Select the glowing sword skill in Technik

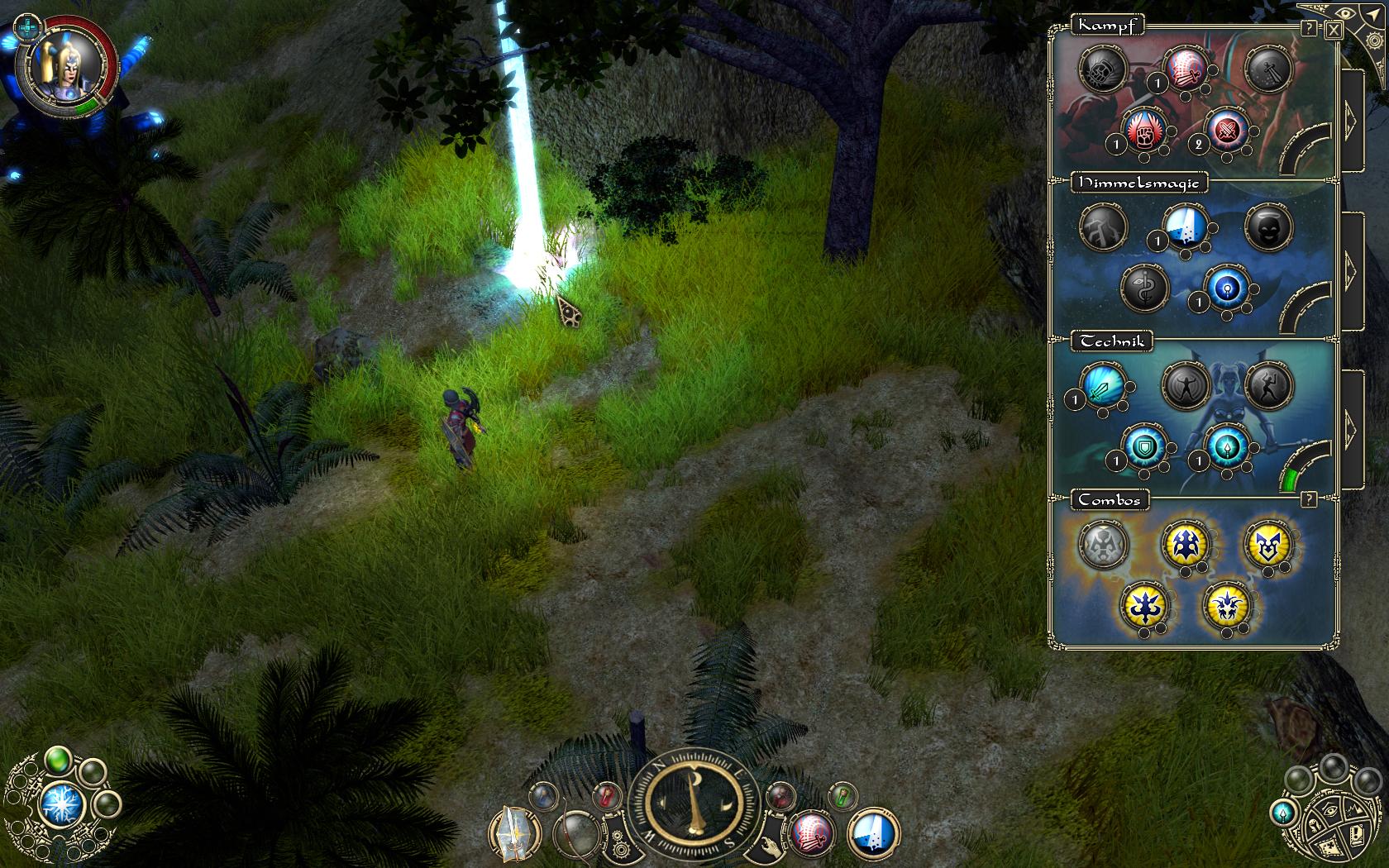[x=1103, y=386]
